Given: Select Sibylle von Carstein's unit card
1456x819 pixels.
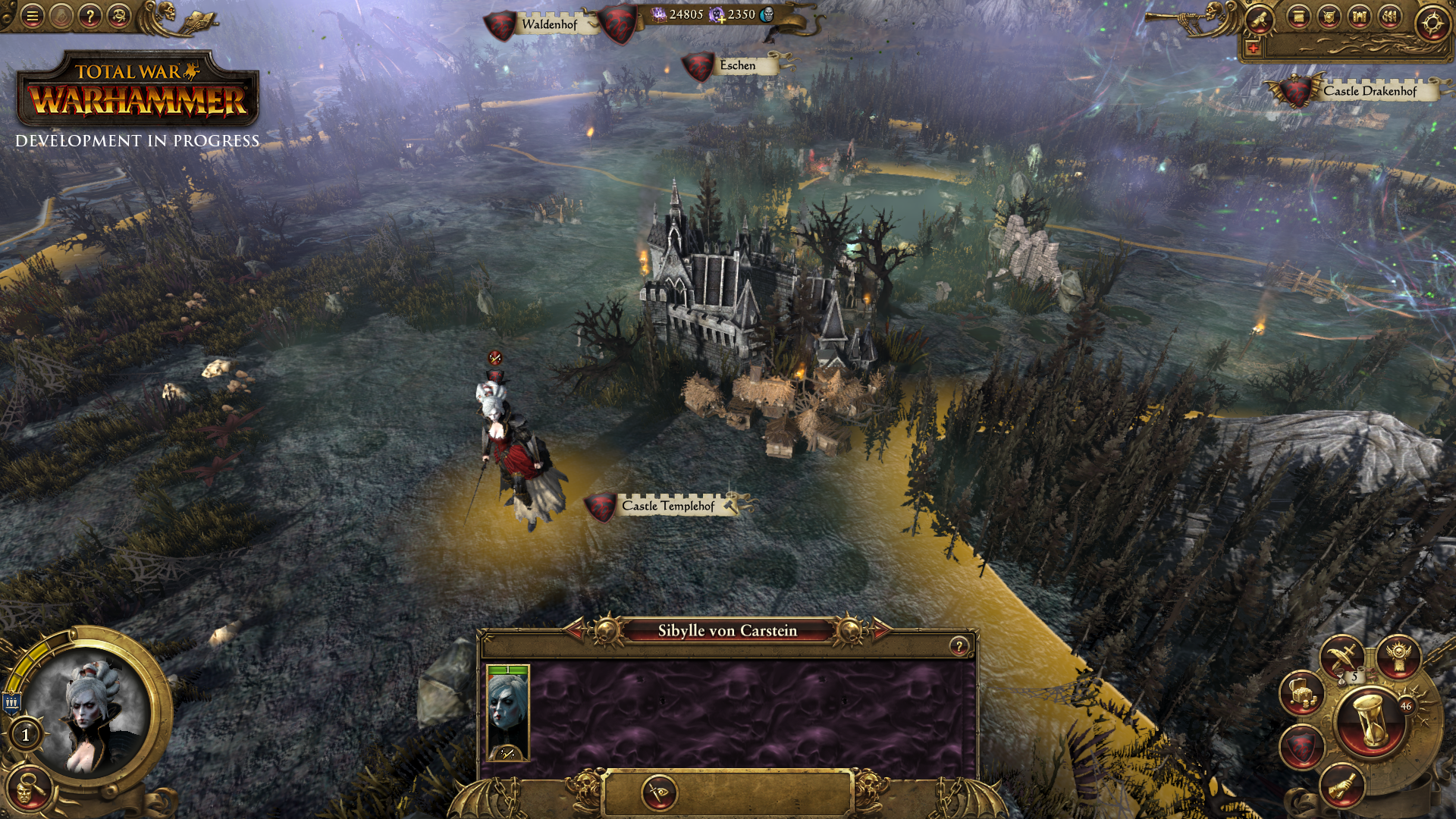Looking at the screenshot, I should pyautogui.click(x=507, y=713).
